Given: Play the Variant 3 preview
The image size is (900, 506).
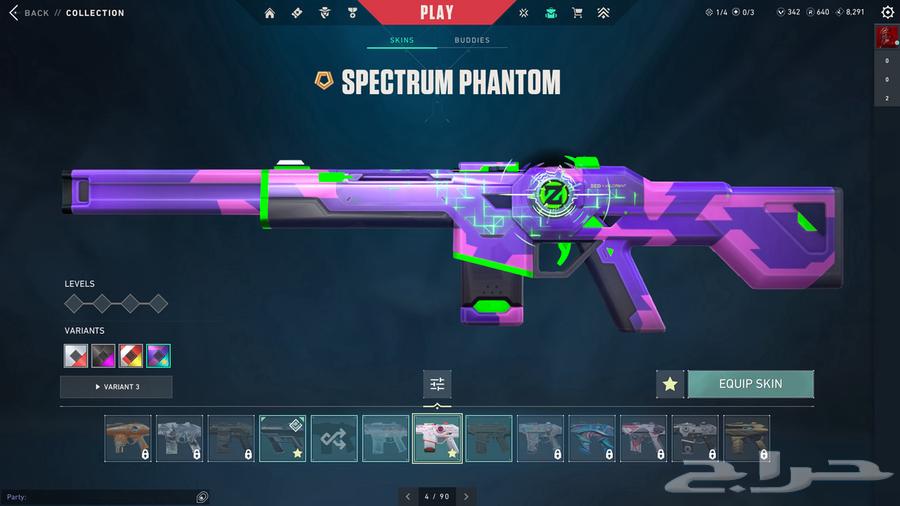Looking at the screenshot, I should 116,387.
